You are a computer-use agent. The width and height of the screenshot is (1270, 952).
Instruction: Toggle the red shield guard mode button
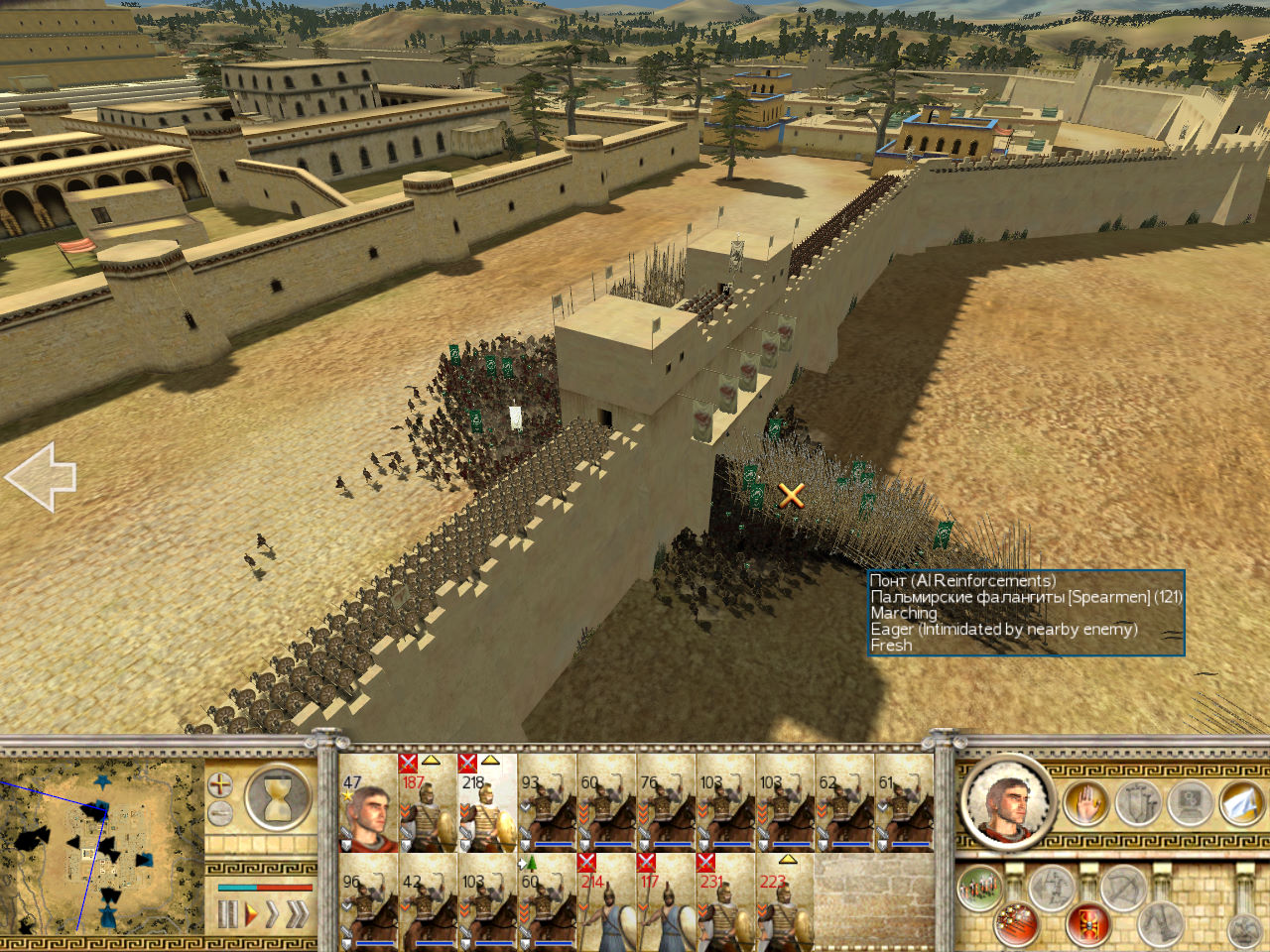1087,925
